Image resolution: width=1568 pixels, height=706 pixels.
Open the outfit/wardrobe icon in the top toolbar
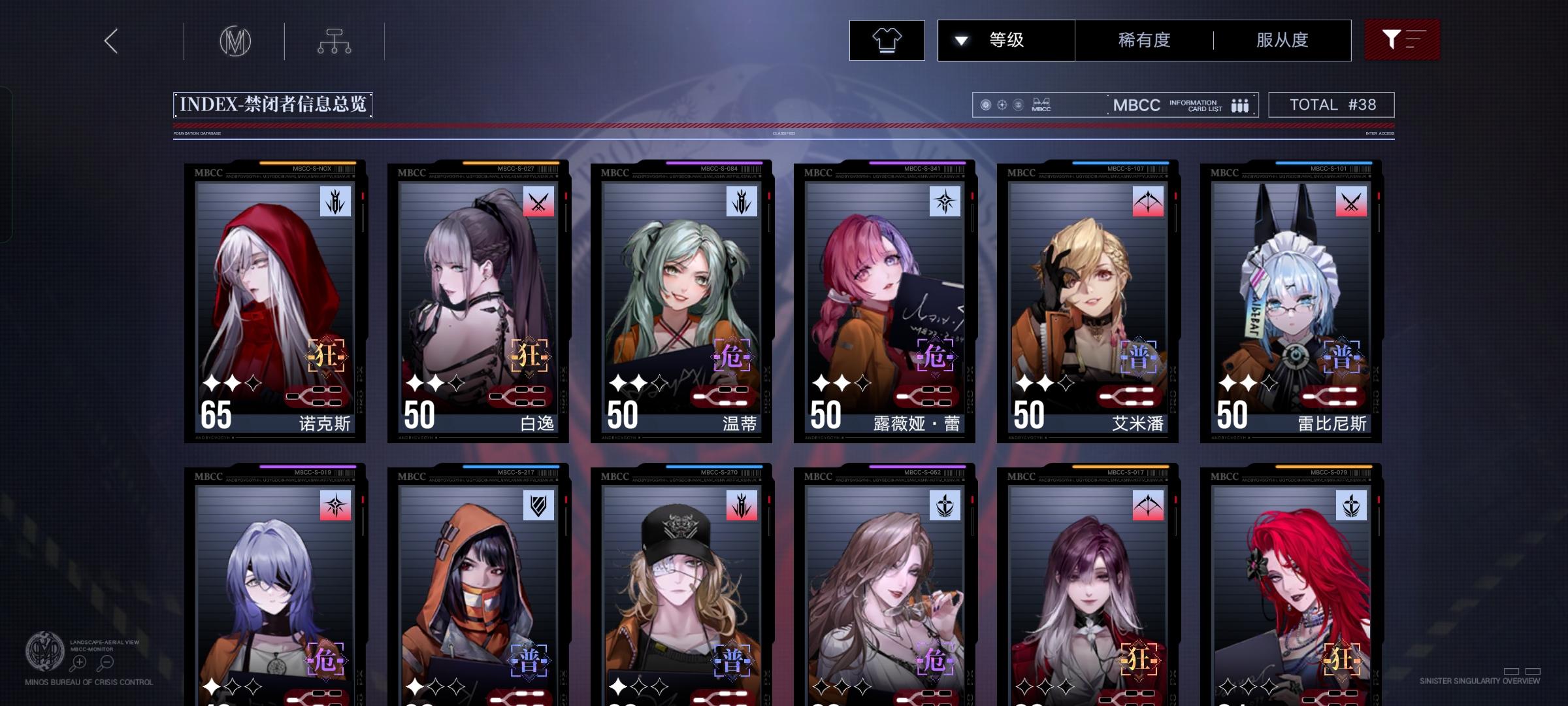(x=887, y=40)
